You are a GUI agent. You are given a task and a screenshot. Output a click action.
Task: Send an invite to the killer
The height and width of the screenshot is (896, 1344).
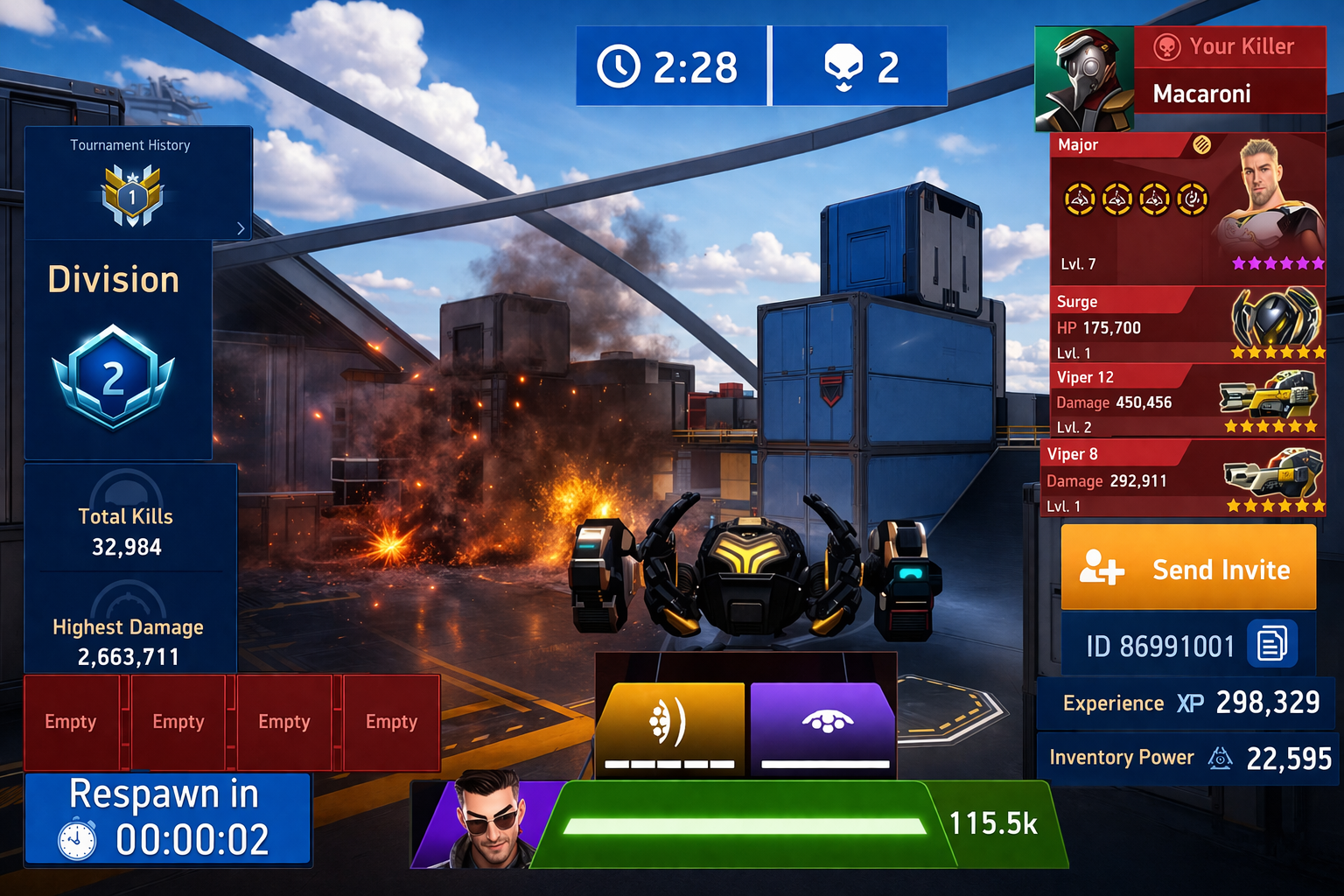(x=1187, y=568)
